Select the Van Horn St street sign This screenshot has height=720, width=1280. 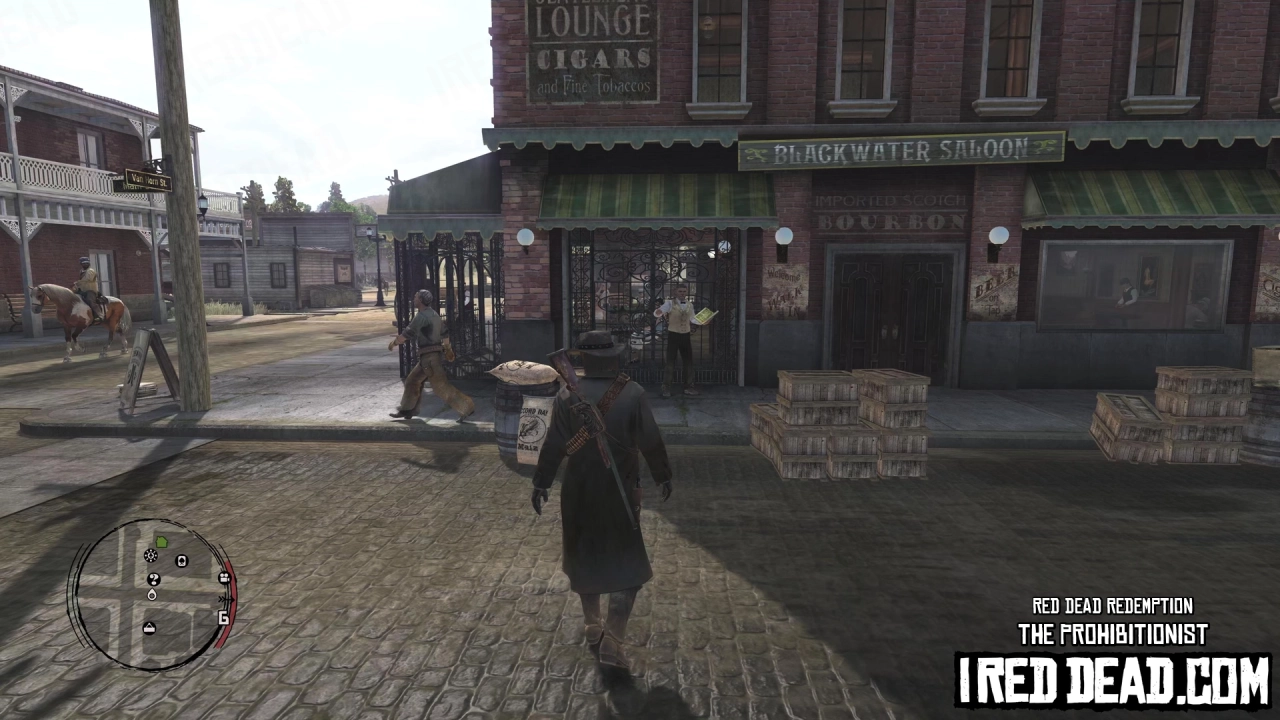point(146,182)
